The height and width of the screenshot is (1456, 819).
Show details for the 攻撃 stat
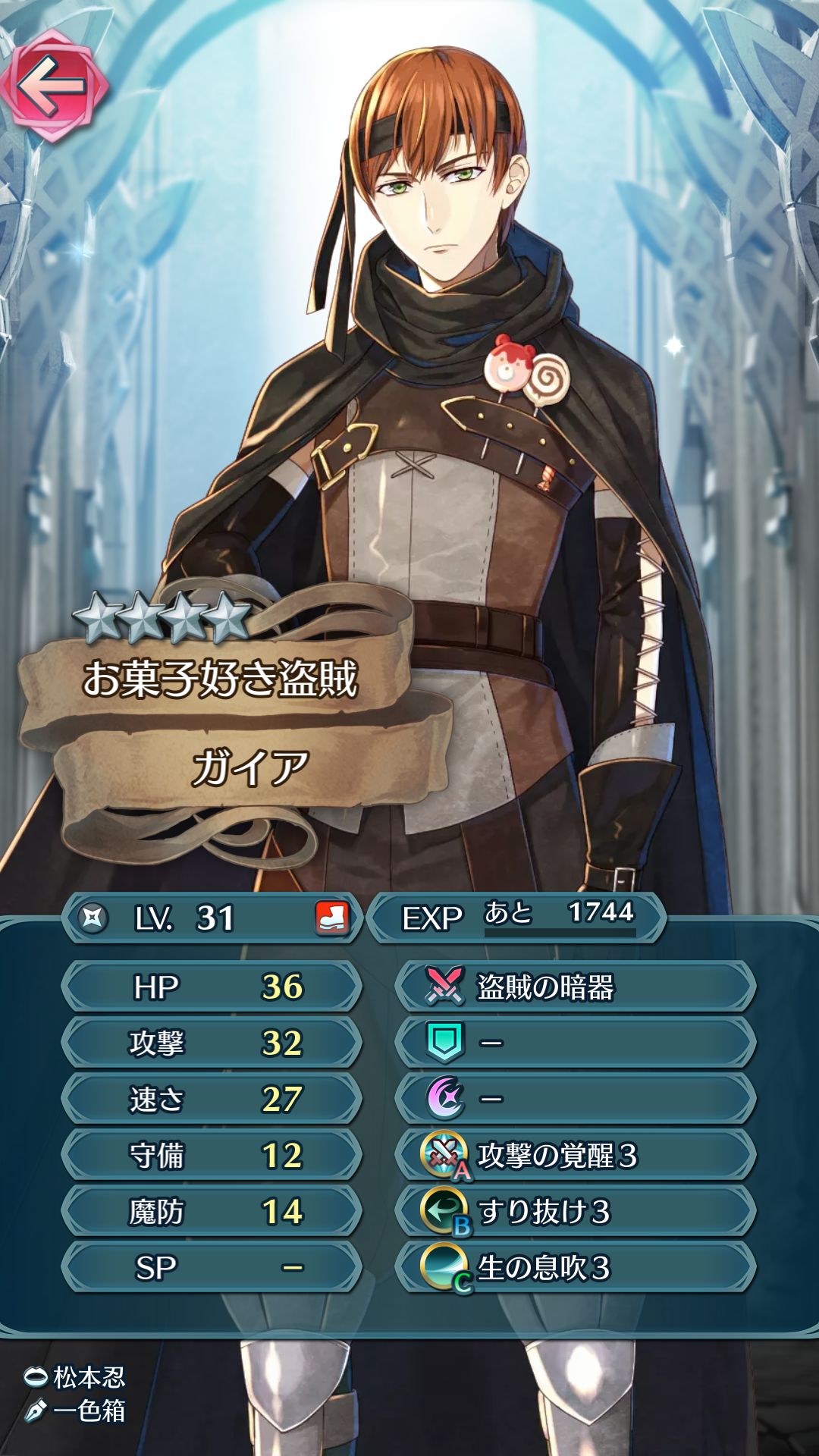point(211,1043)
